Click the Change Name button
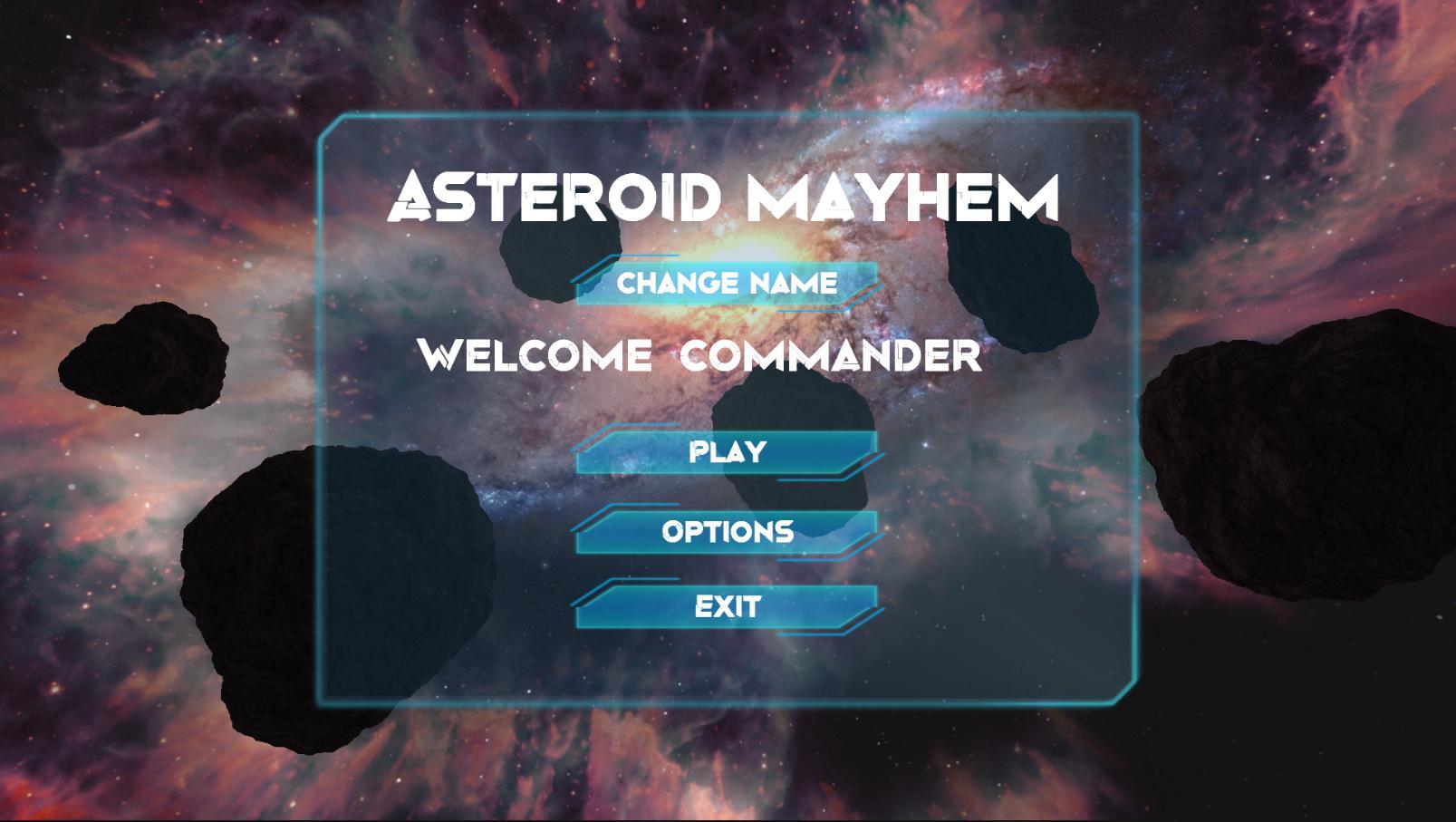 725,283
